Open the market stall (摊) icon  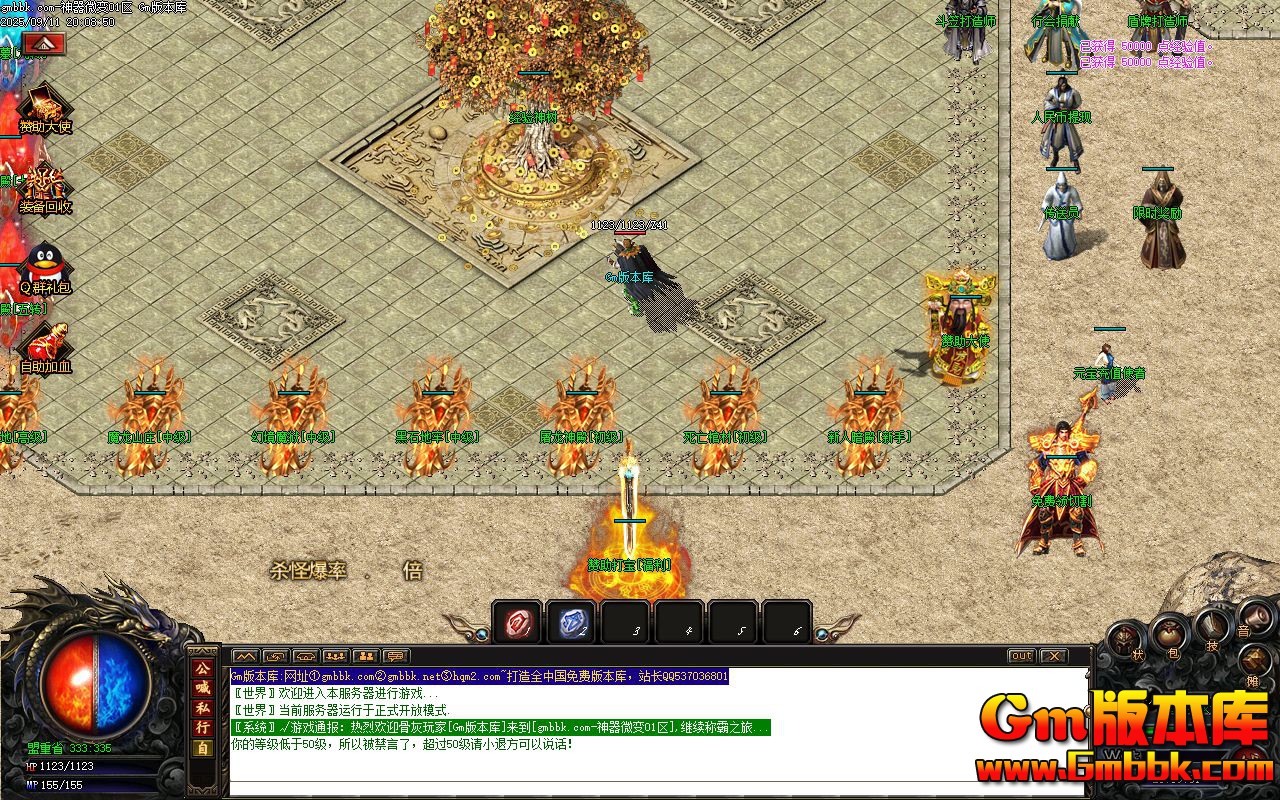1255,661
